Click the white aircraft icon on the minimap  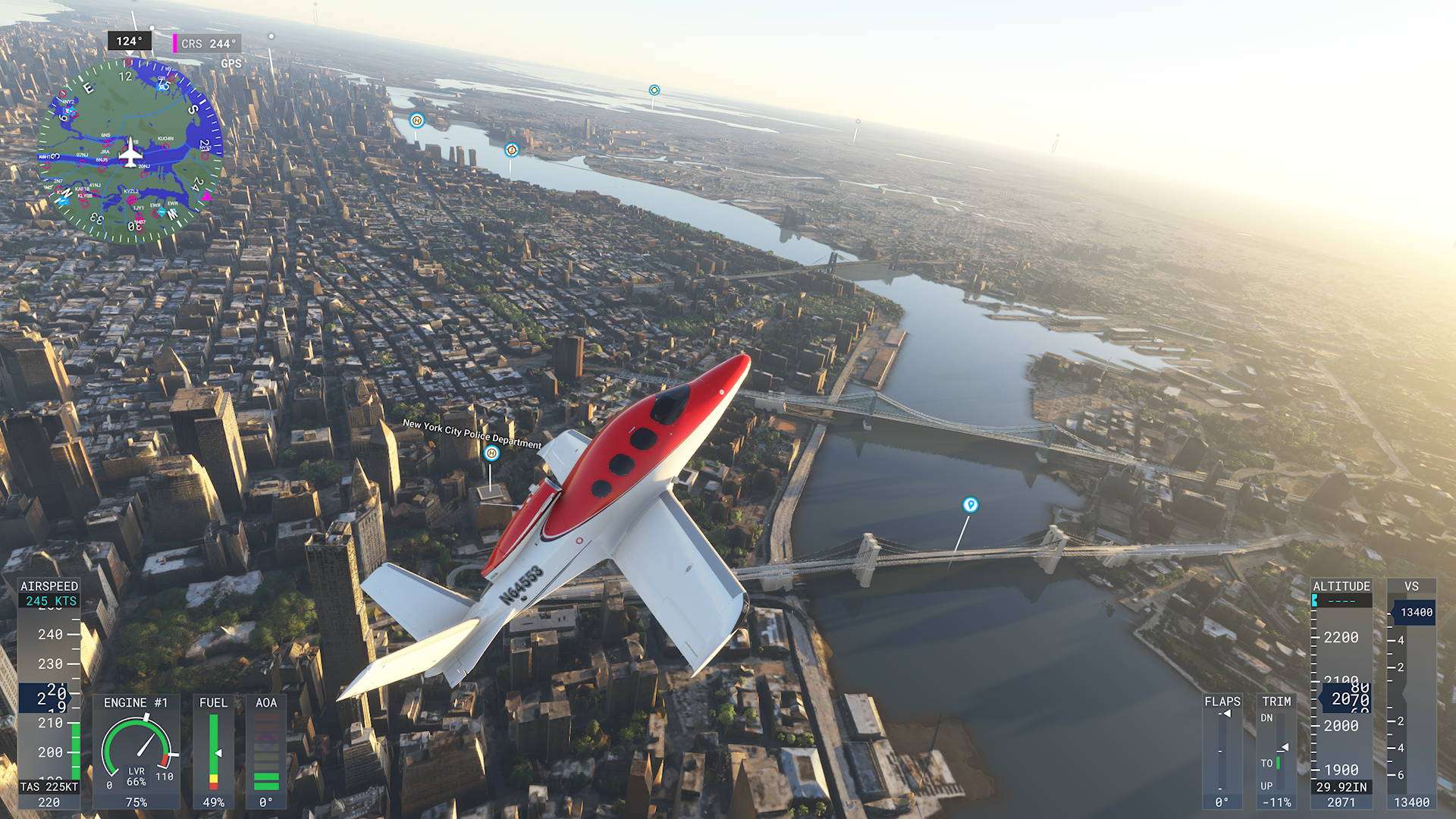coord(130,152)
